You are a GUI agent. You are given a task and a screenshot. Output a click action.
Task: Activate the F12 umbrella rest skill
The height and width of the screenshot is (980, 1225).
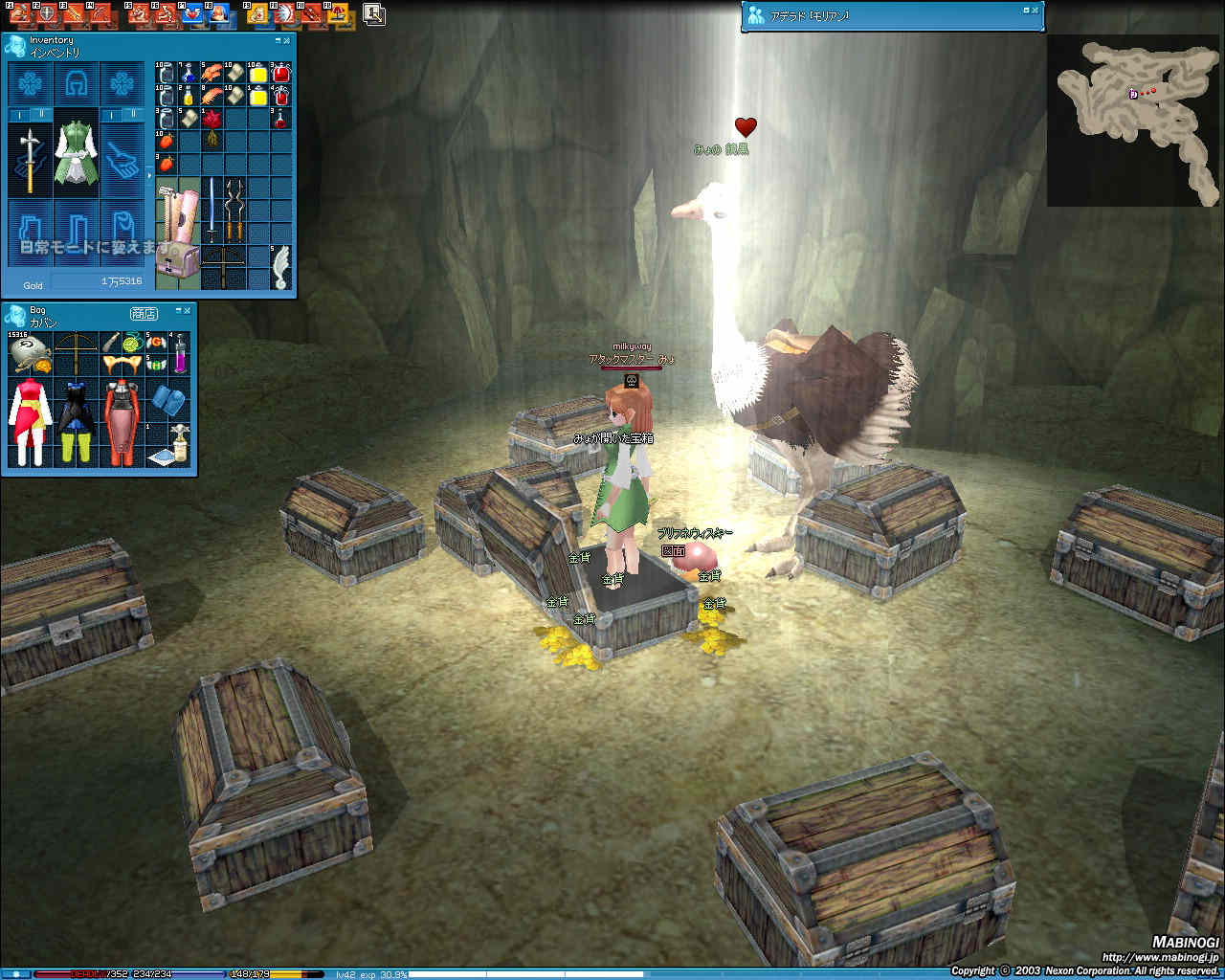click(x=337, y=14)
